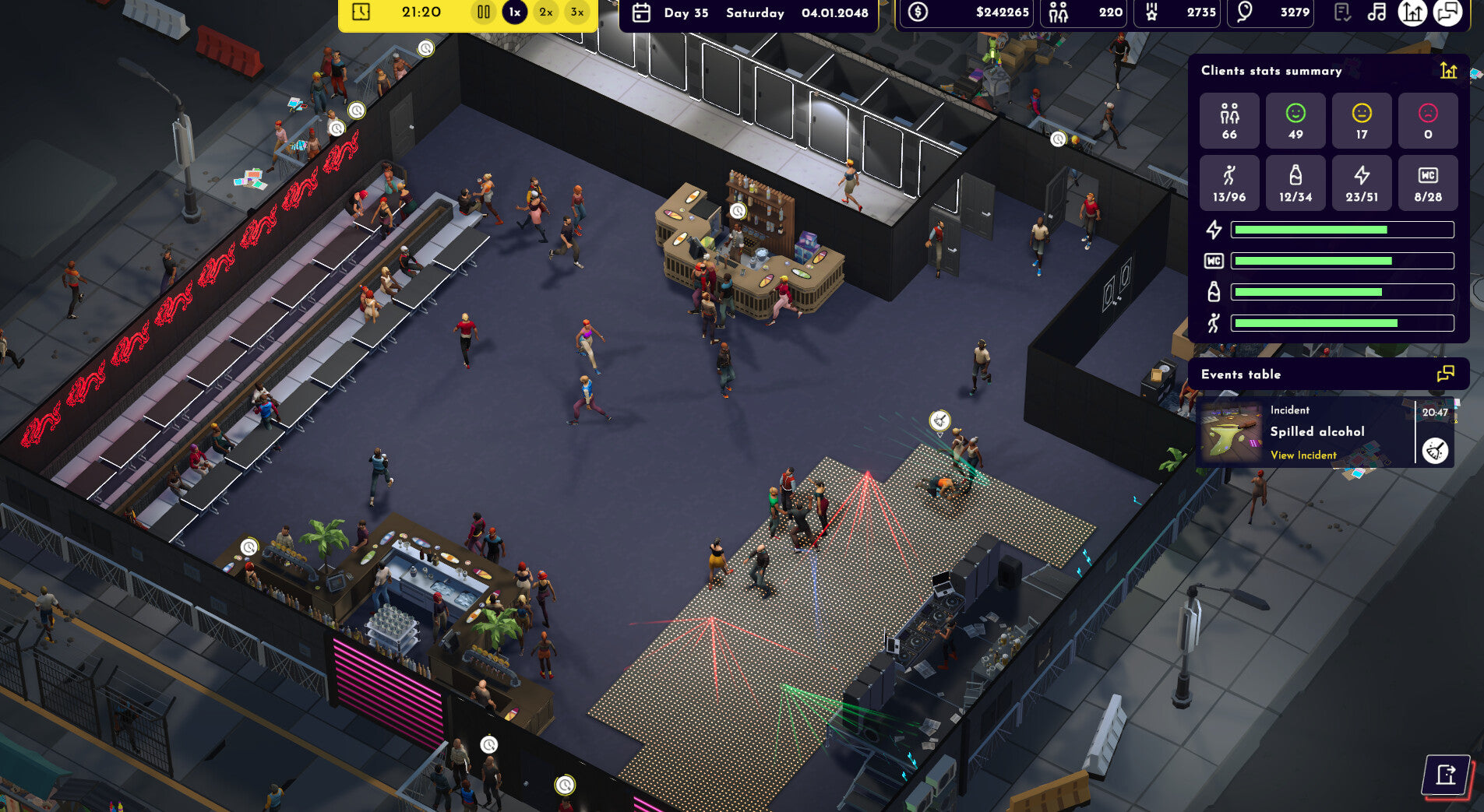
Task: Click View Incident under Spilled alcohol
Action: [x=1302, y=455]
